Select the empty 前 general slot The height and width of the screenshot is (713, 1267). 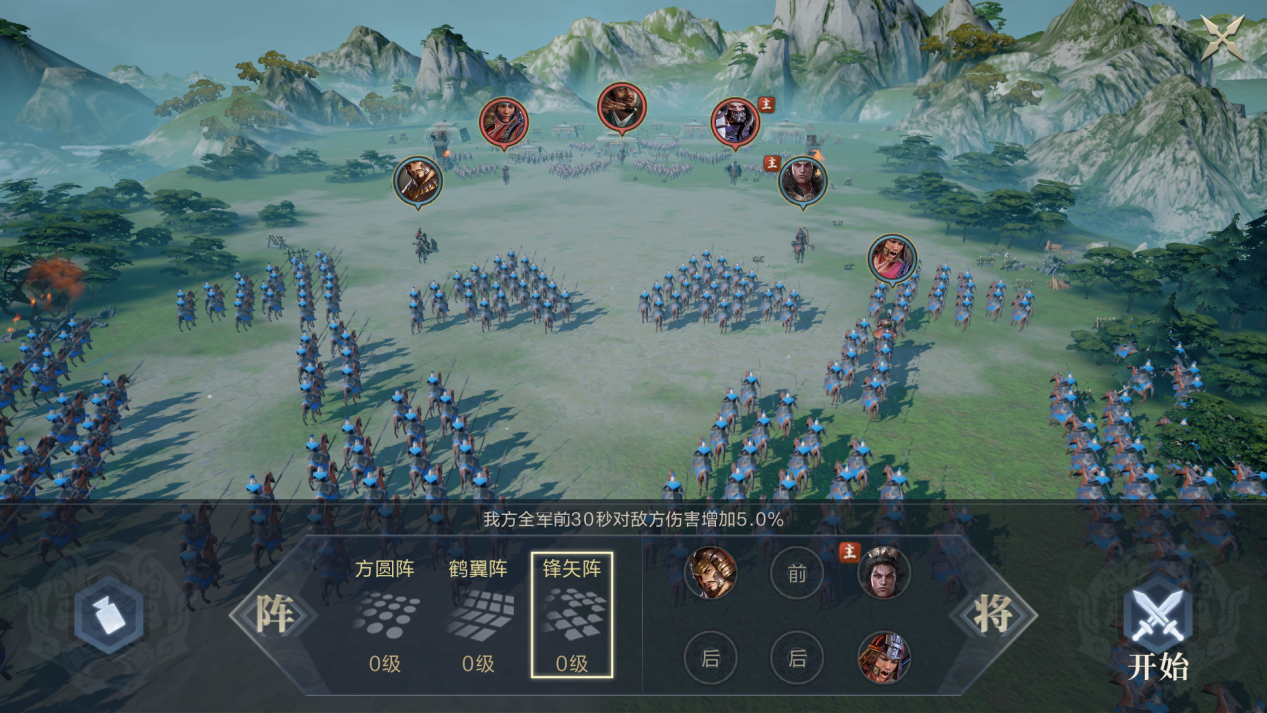point(797,574)
